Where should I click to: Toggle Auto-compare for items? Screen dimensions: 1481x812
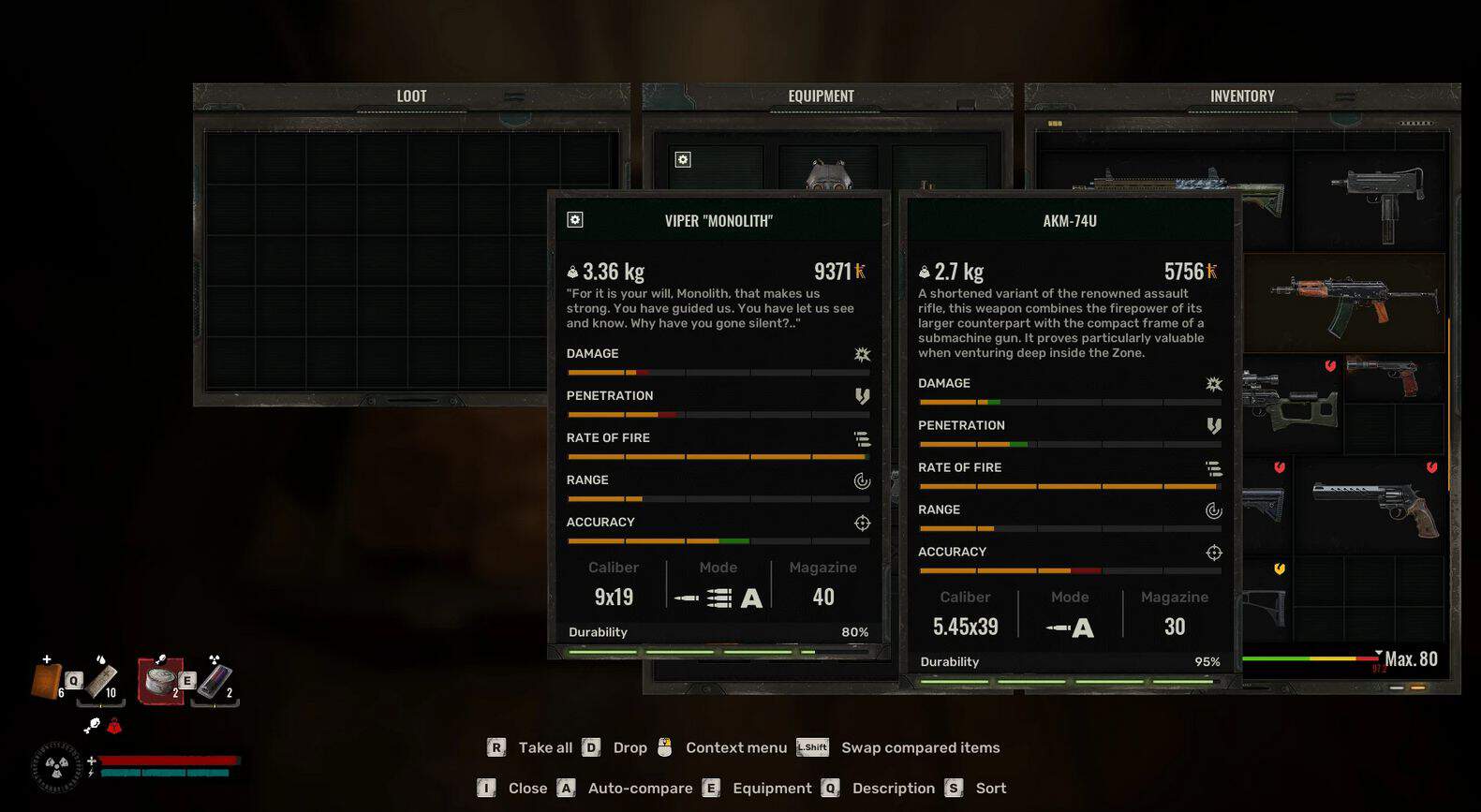[x=640, y=789]
